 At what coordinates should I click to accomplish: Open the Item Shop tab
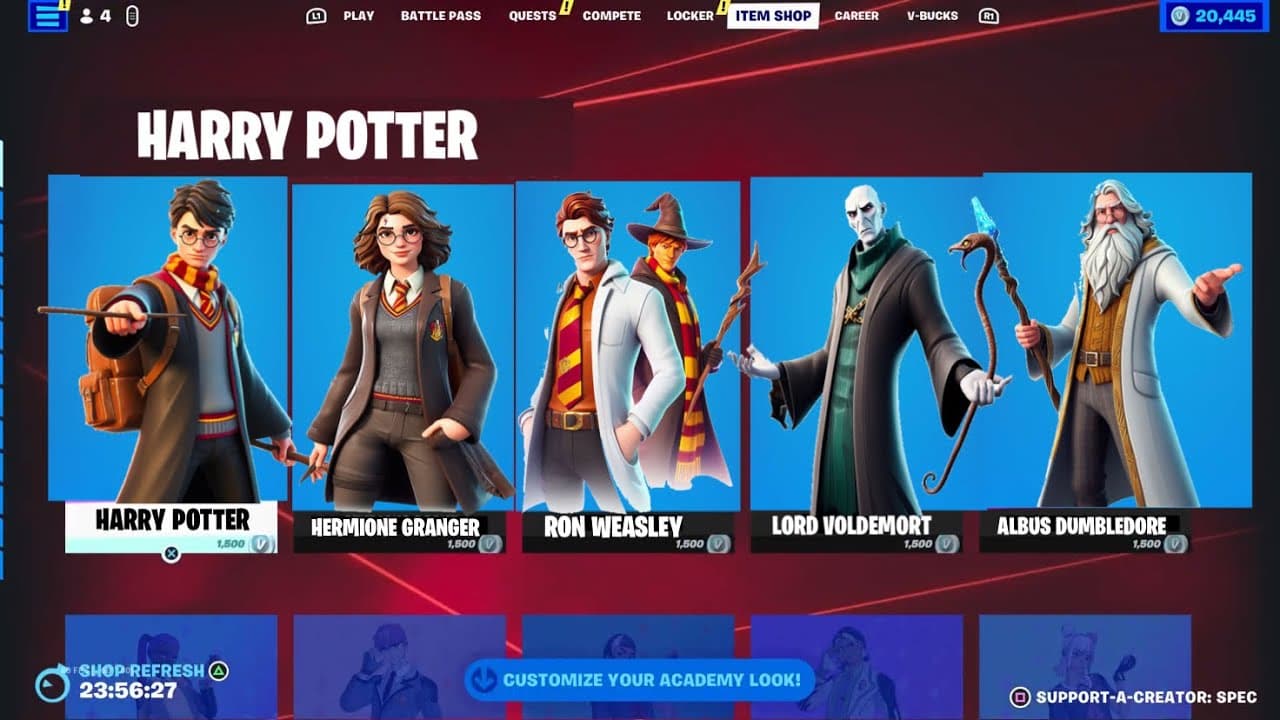pos(773,15)
